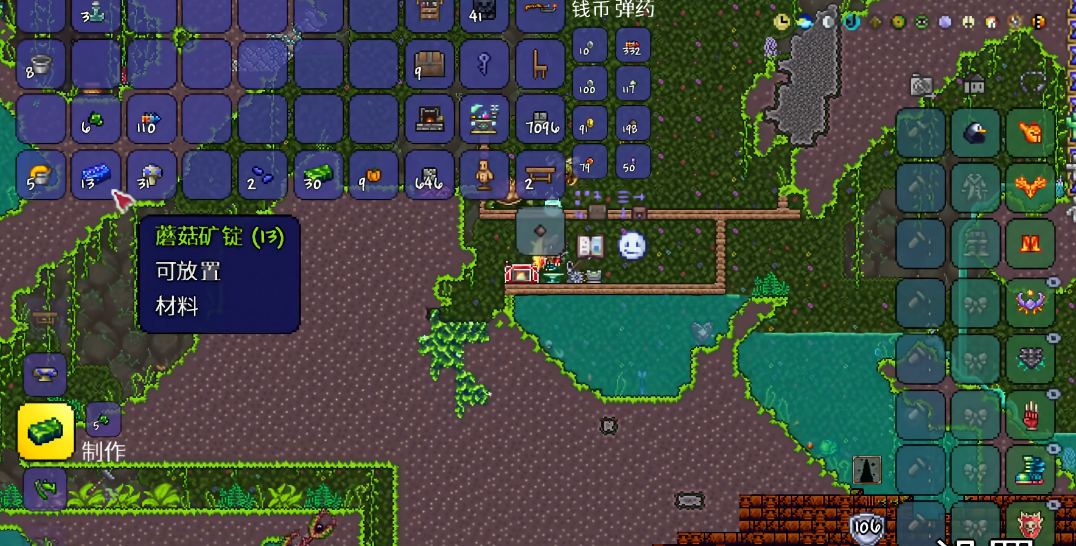
Task: Select the red M letter accessory slot
Action: pyautogui.click(x=1031, y=243)
